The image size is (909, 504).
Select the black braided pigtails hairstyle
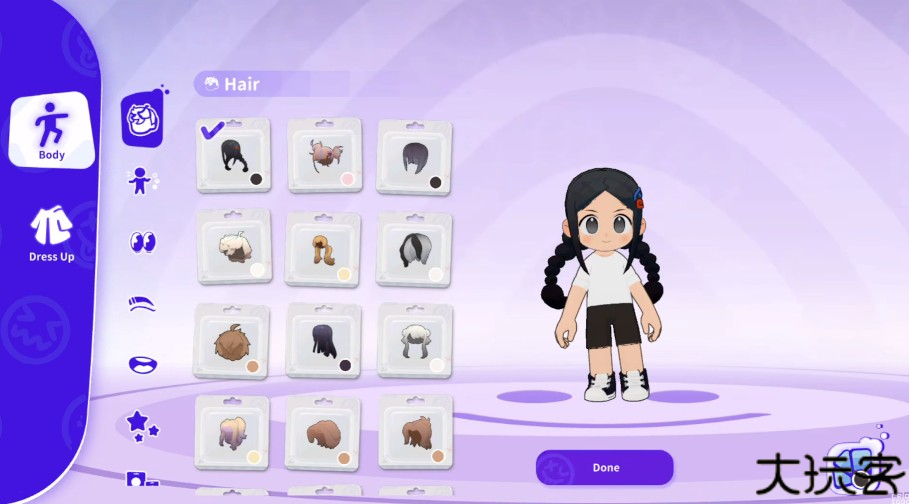[x=234, y=155]
